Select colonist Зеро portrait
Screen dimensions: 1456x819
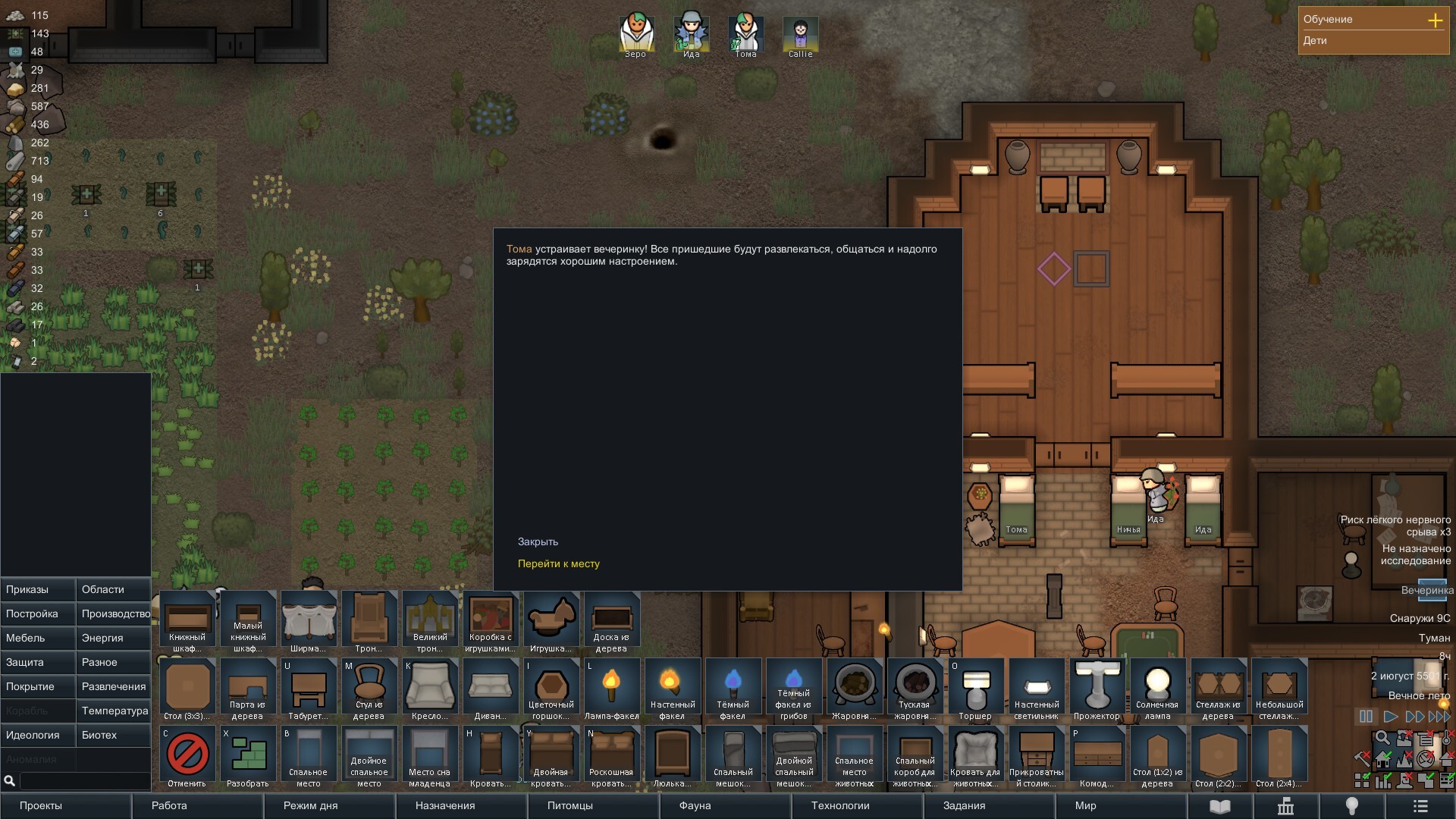pos(635,34)
